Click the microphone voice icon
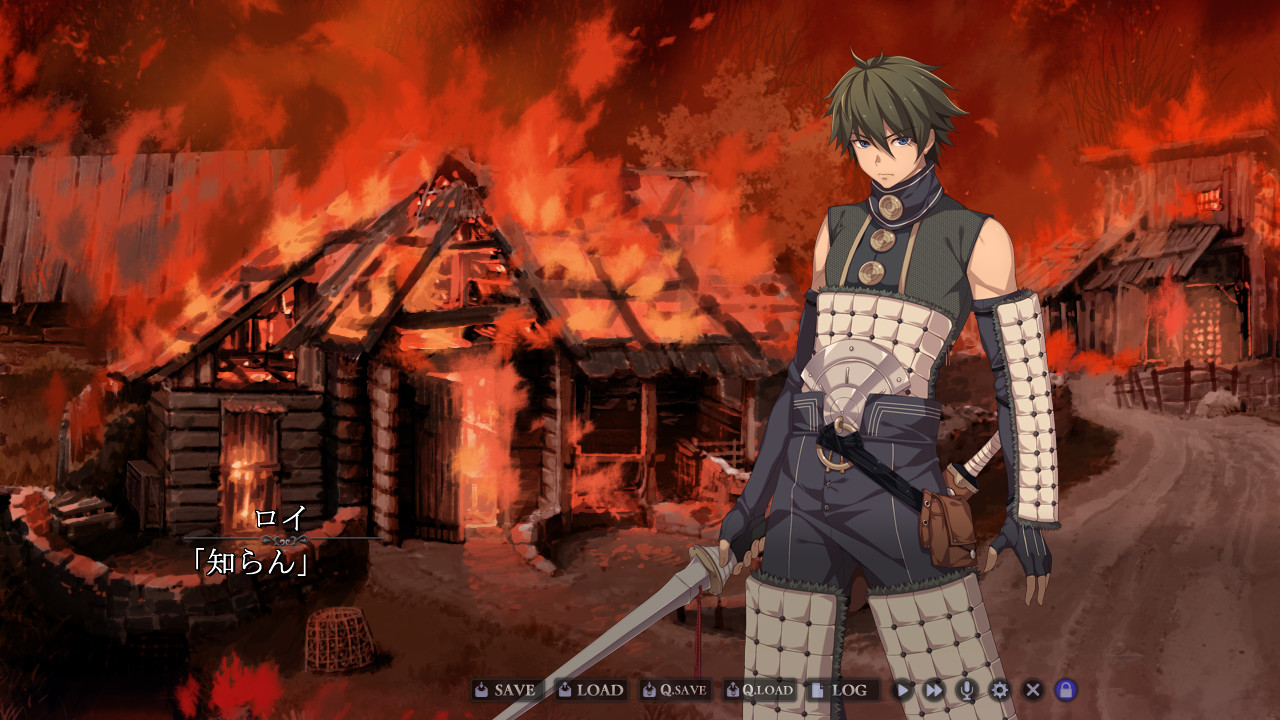1280x720 pixels. (966, 690)
